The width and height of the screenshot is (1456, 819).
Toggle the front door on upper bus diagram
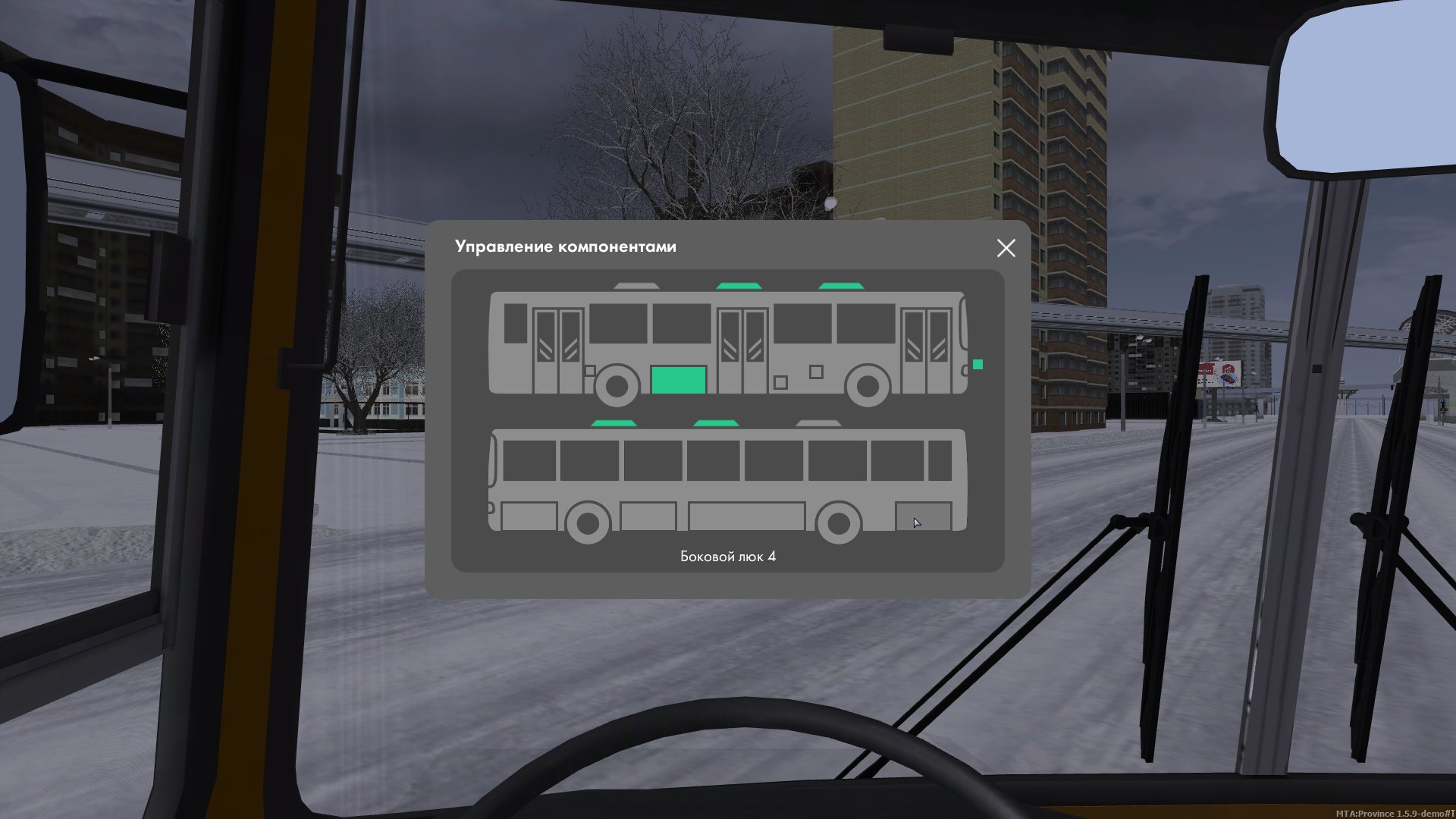click(x=926, y=350)
